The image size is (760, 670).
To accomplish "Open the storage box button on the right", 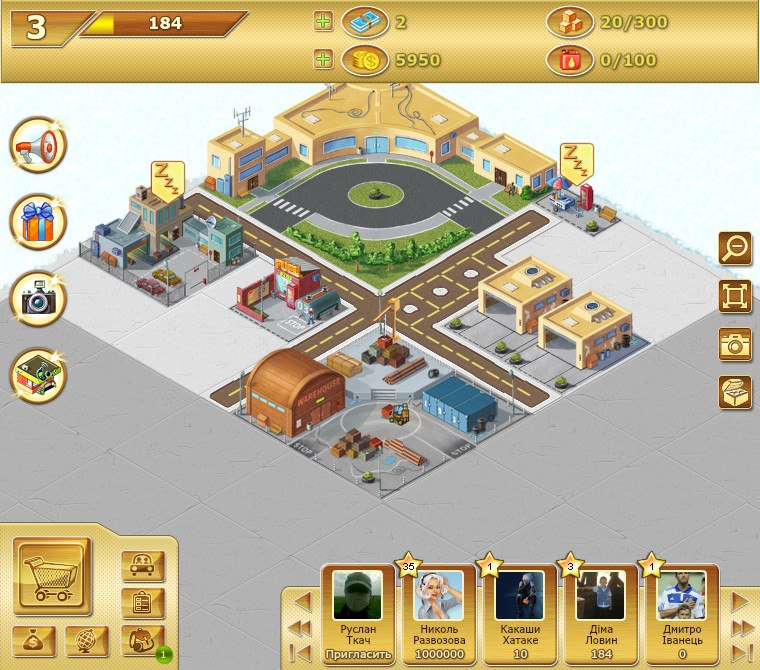I will pyautogui.click(x=735, y=392).
